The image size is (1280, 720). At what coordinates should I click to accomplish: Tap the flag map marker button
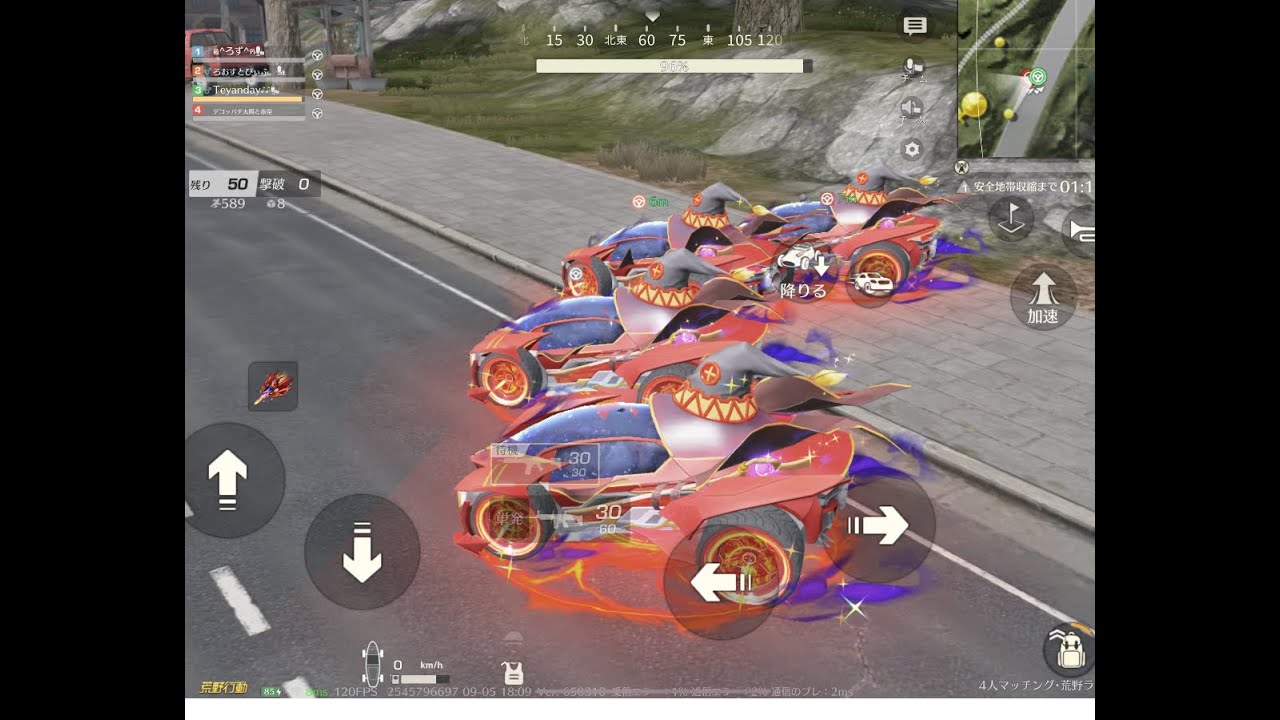click(1010, 220)
